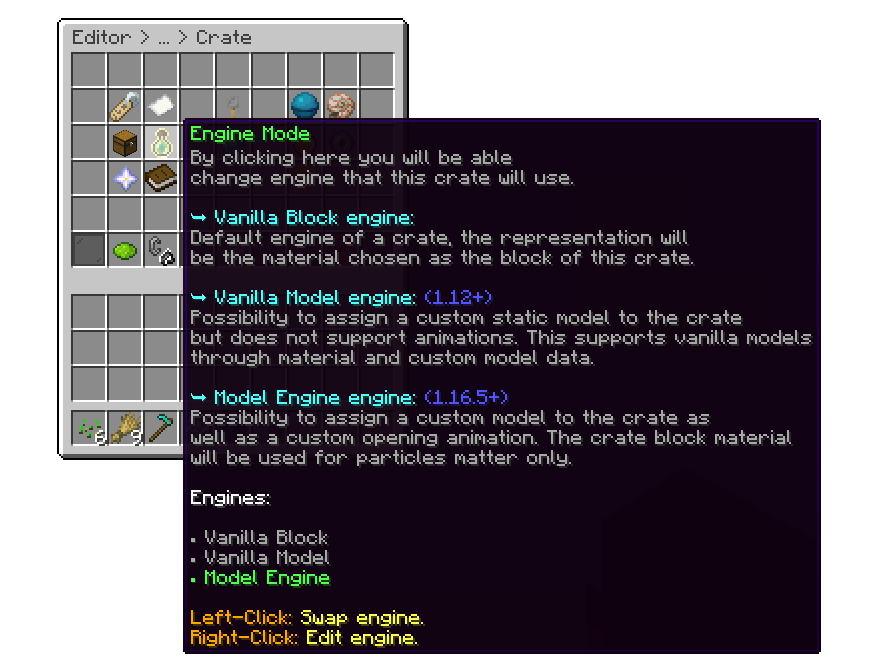The height and width of the screenshot is (670, 869).
Task: Click the flint and steel item
Action: (x=161, y=250)
